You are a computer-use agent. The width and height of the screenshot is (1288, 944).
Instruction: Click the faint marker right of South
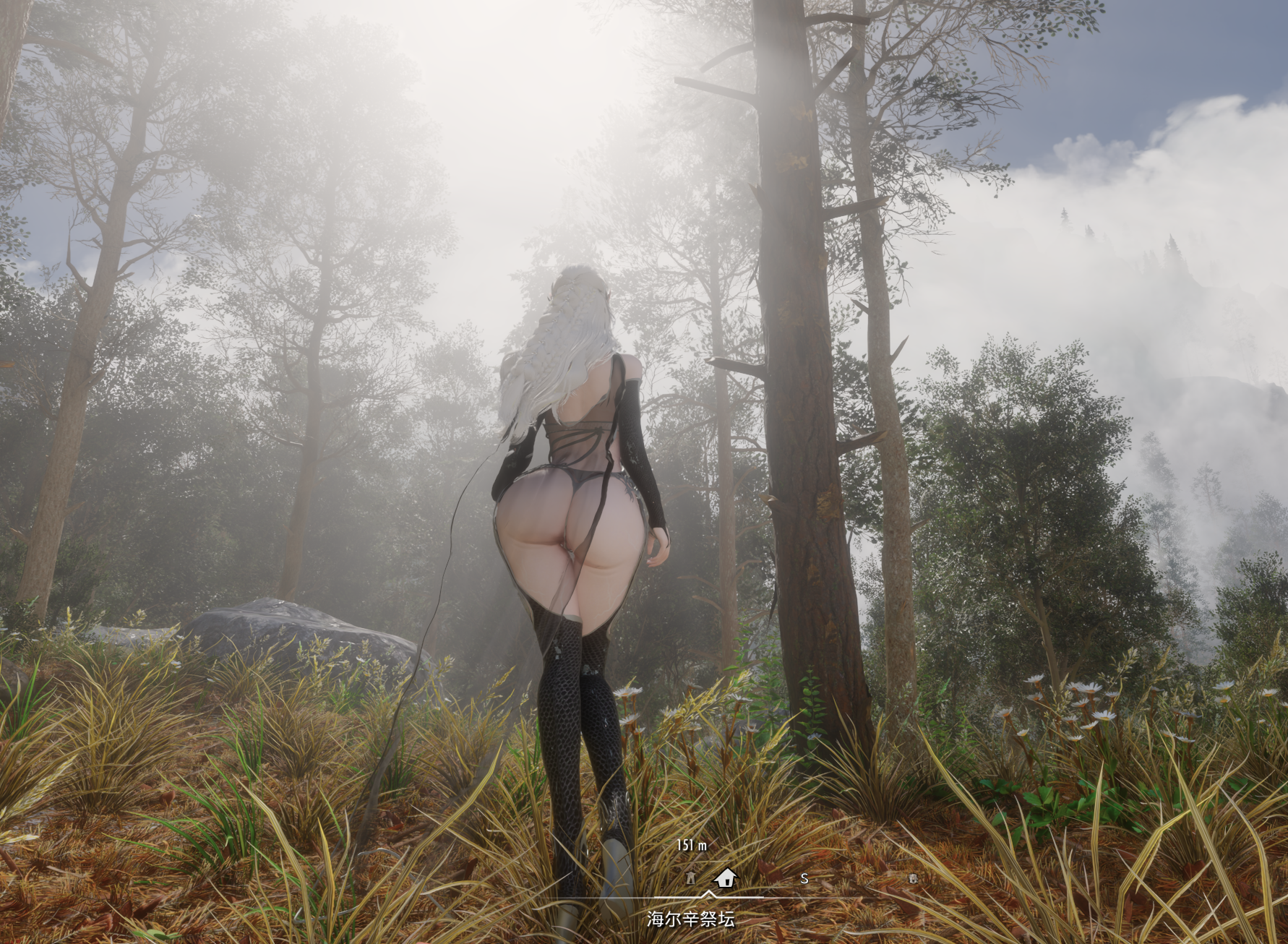click(x=913, y=878)
